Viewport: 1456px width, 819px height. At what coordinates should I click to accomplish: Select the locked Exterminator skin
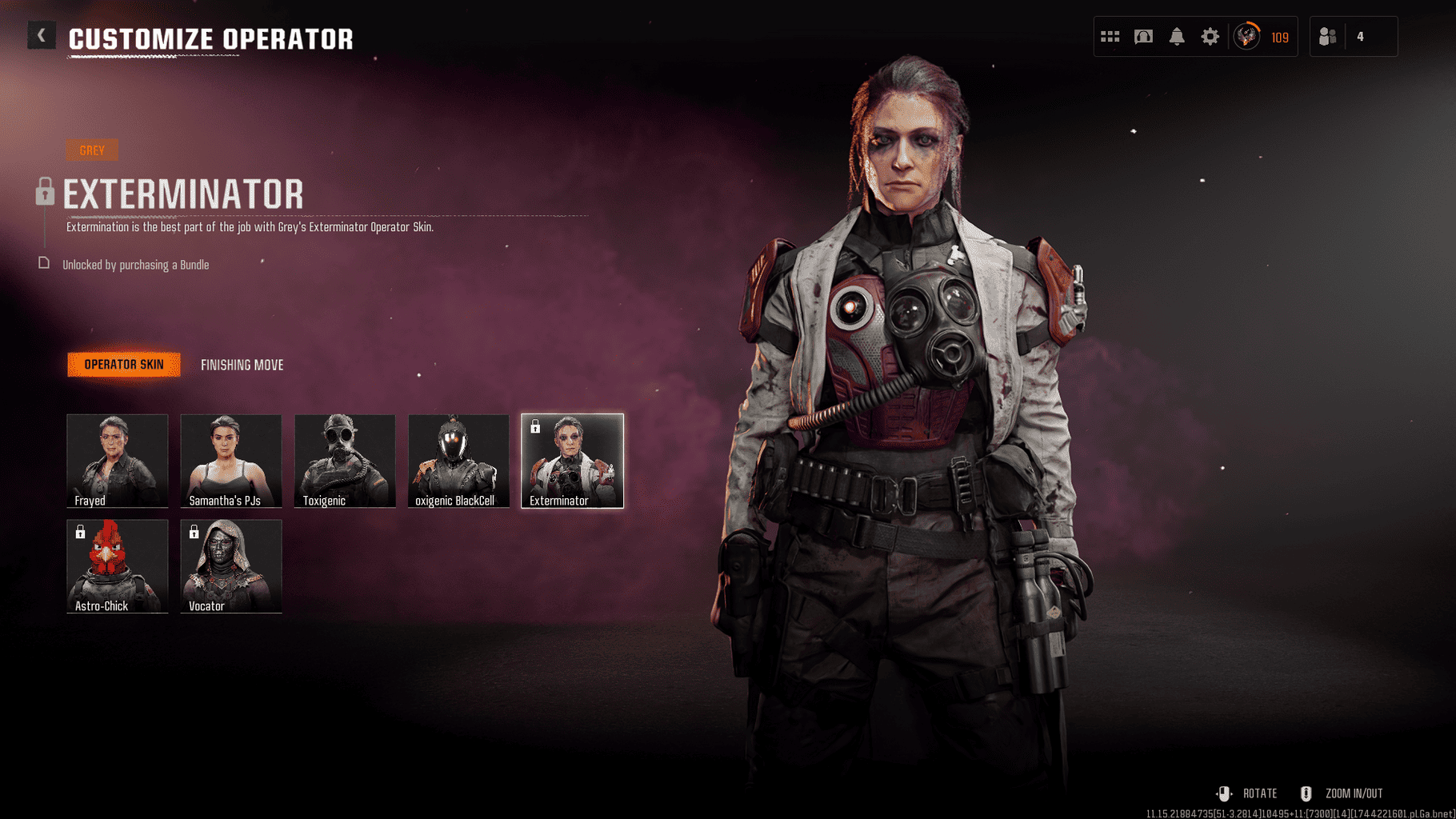click(x=572, y=460)
